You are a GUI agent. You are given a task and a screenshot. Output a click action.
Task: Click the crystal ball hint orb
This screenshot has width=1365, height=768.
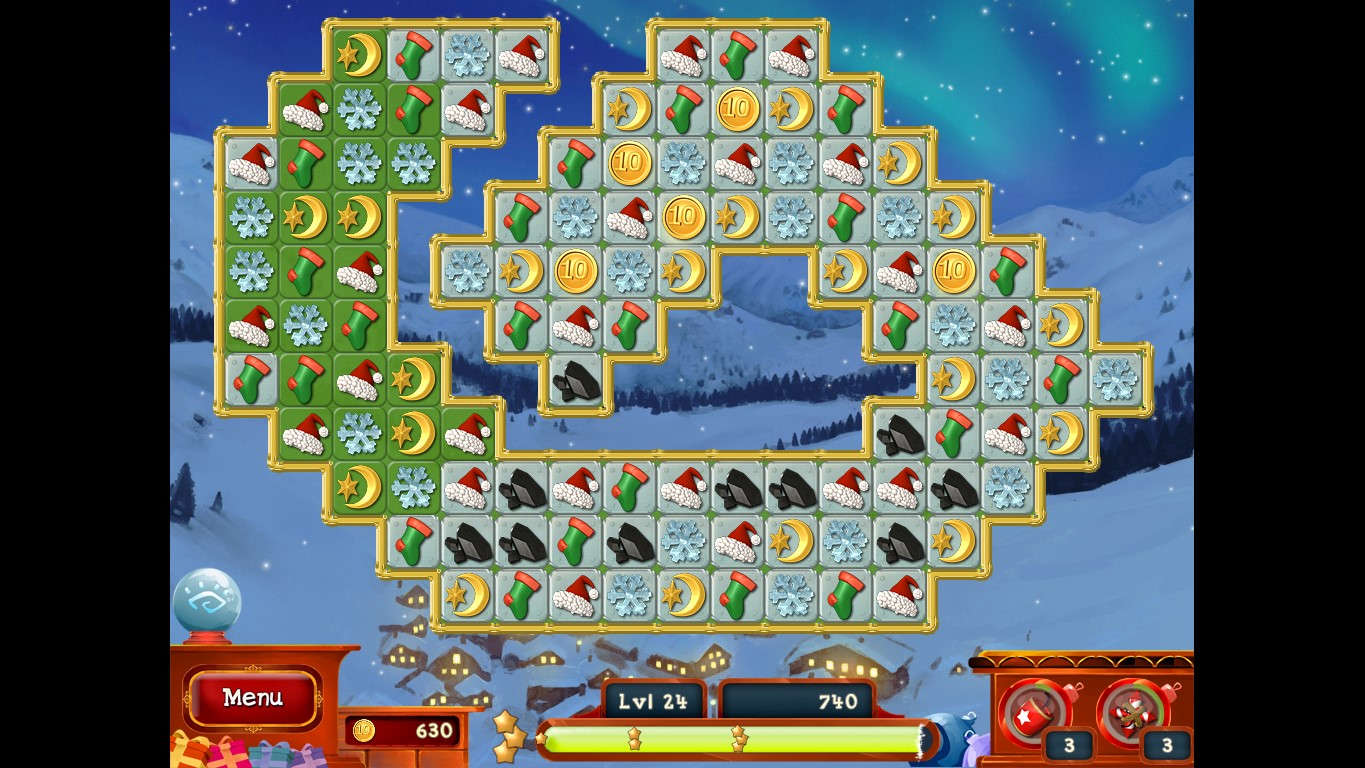coord(207,601)
